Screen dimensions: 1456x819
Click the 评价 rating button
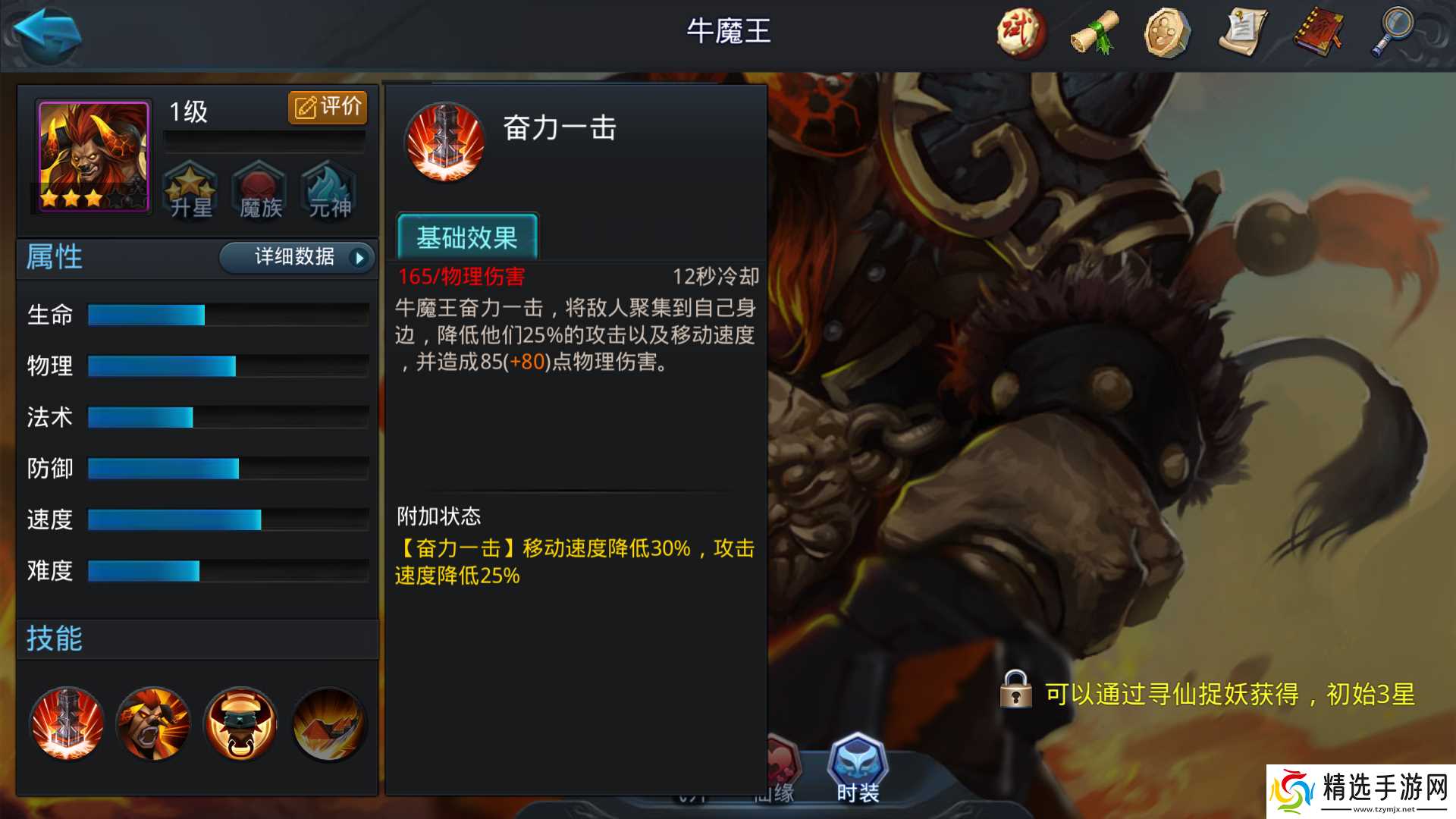328,106
